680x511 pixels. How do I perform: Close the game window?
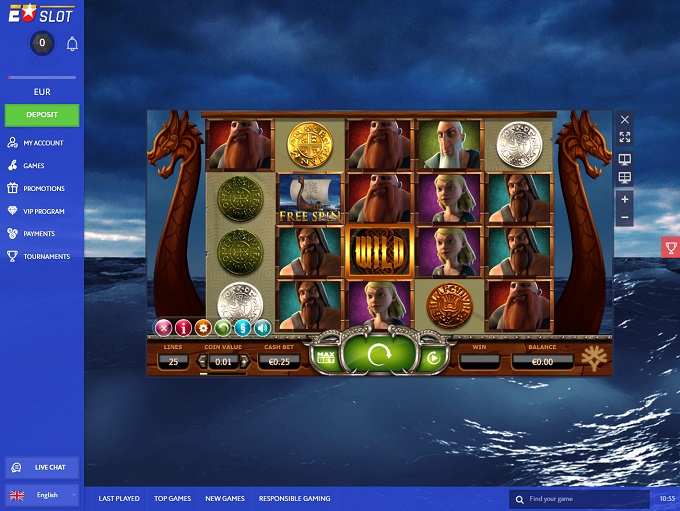tap(625, 119)
